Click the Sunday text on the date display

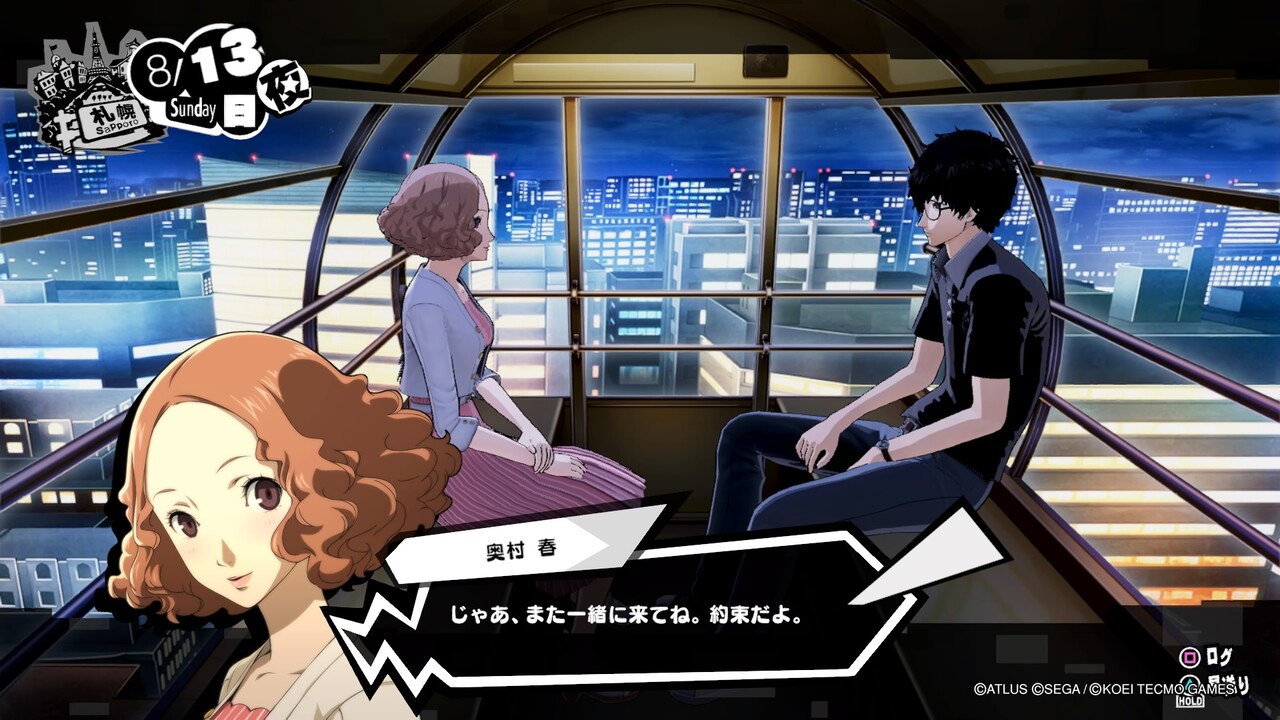[192, 106]
